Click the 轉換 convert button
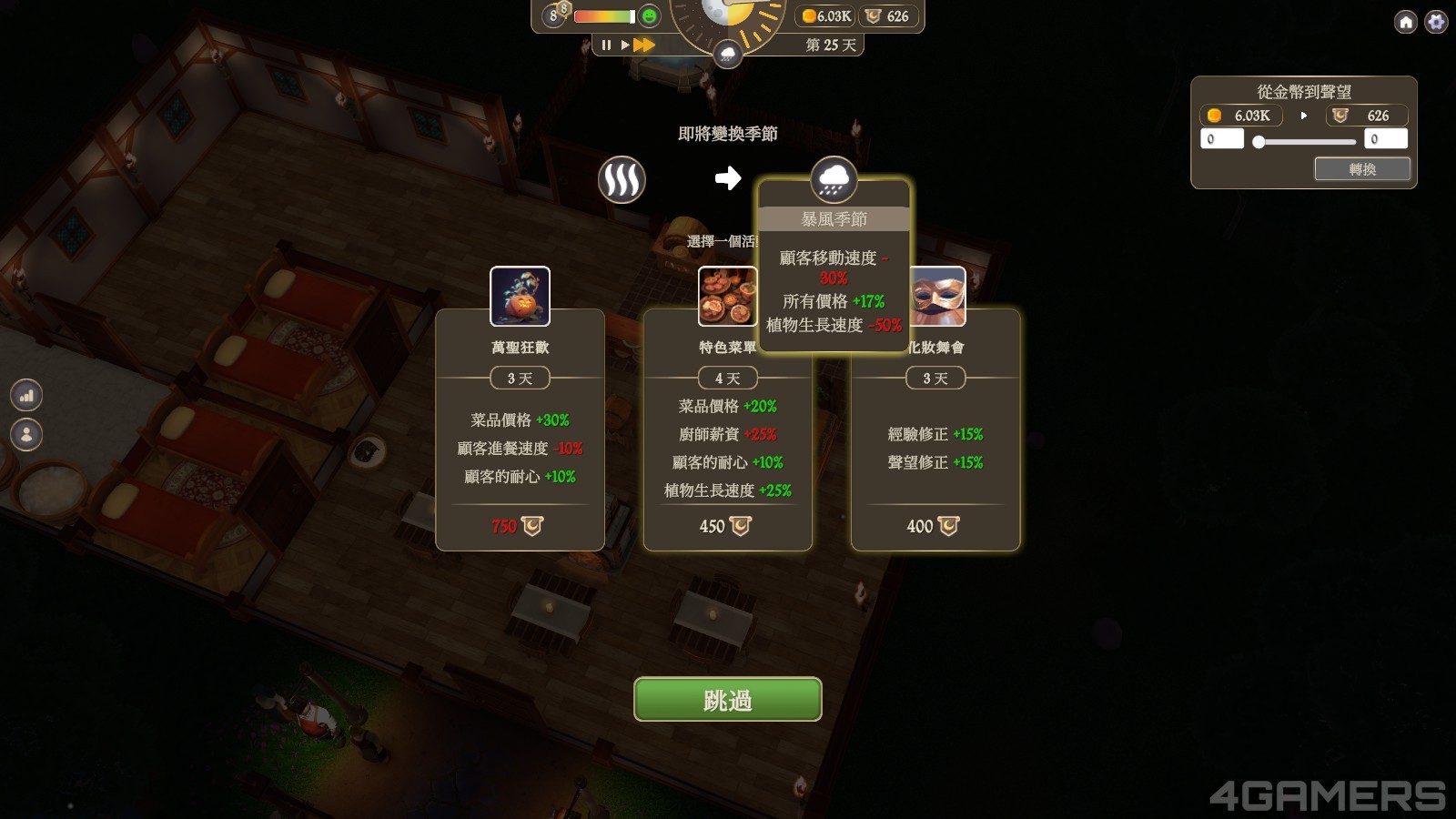Viewport: 1456px width, 819px height. tap(1361, 169)
